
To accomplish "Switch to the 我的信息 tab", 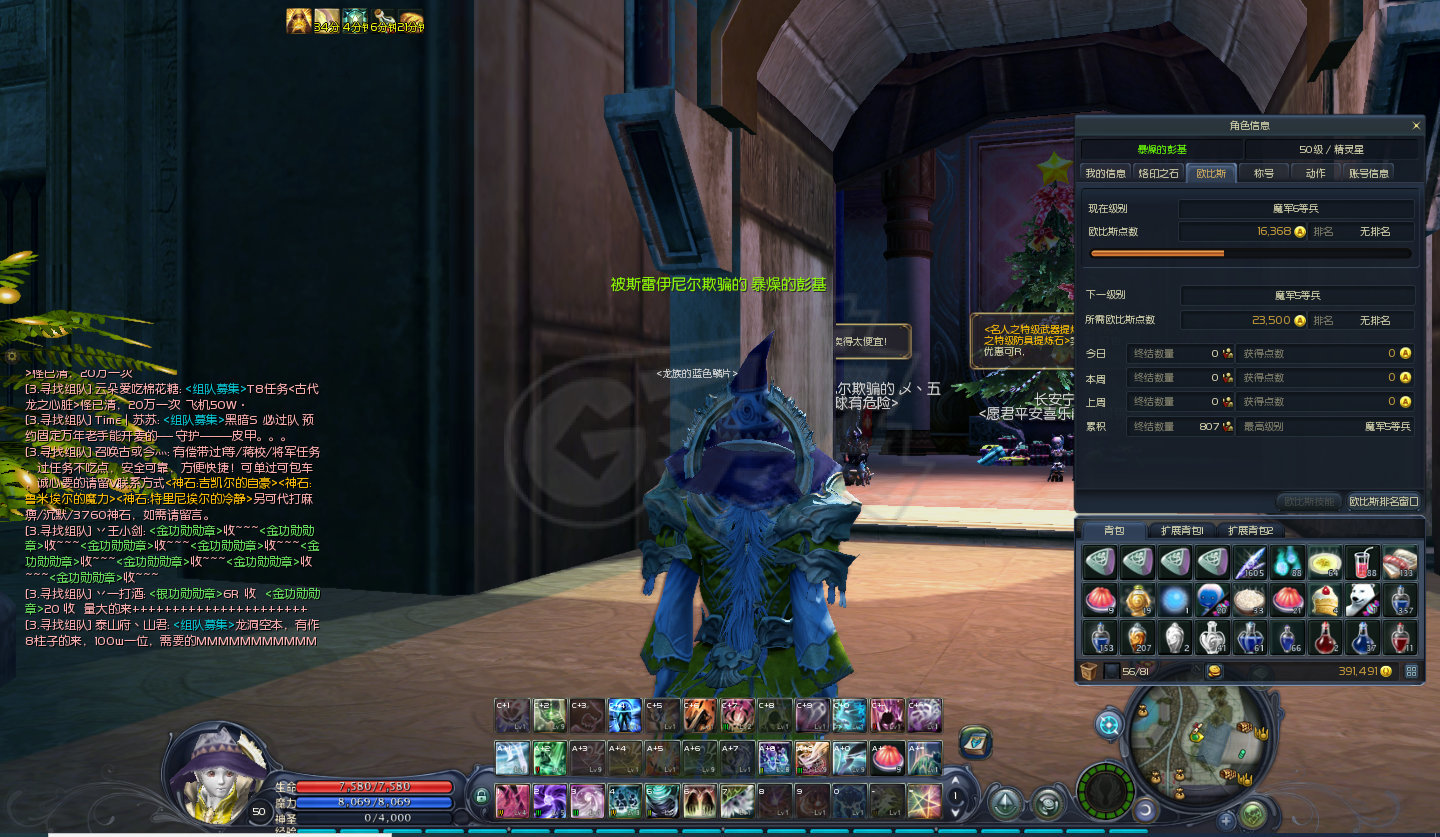I will (x=1105, y=173).
